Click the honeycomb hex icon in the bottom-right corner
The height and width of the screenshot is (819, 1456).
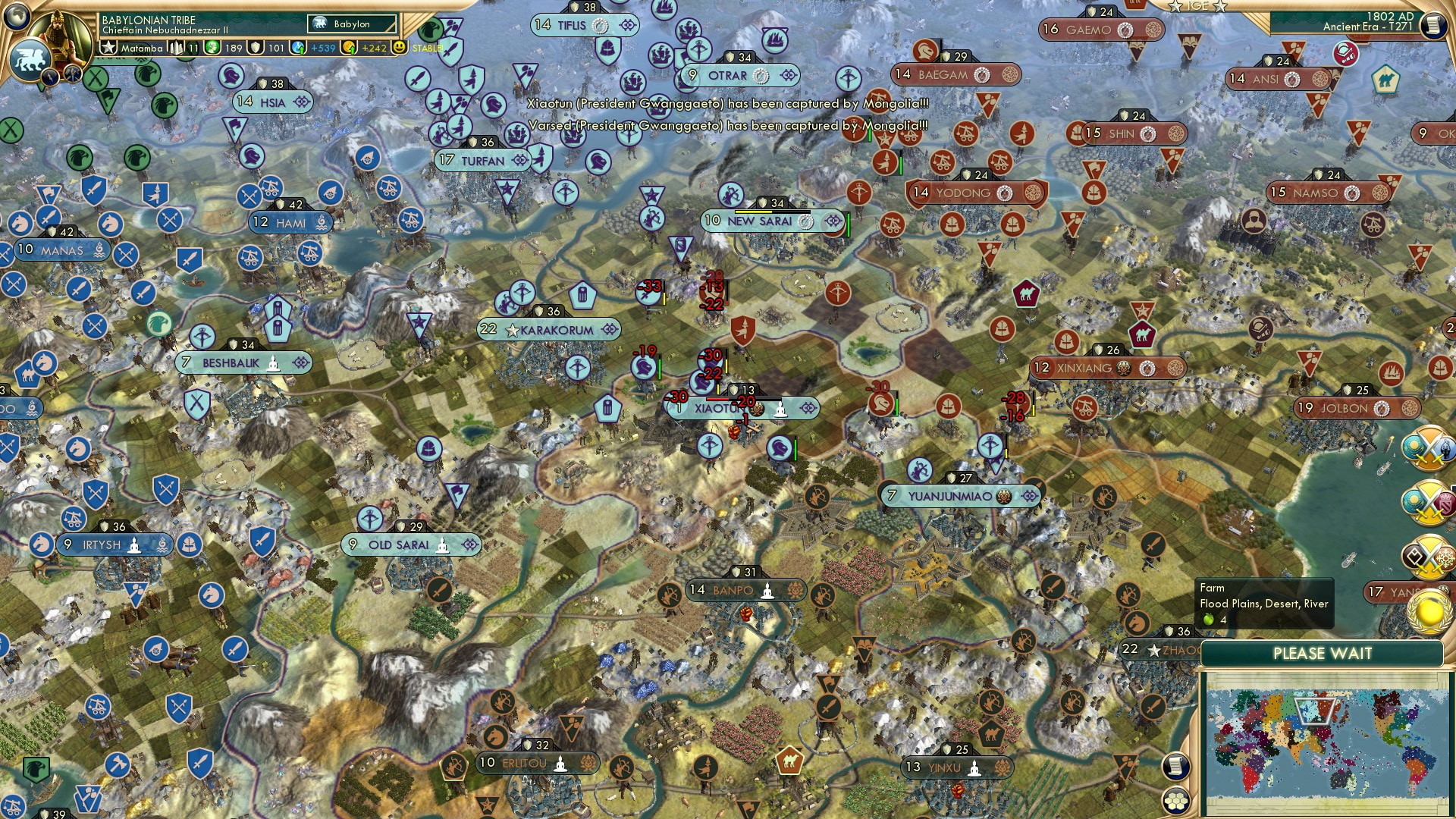click(1176, 802)
